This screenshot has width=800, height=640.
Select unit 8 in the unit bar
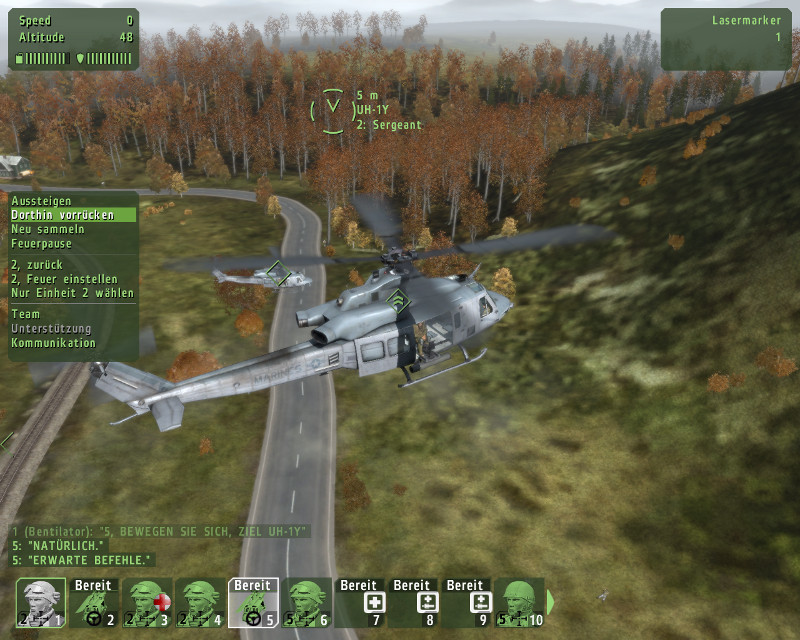click(x=413, y=603)
